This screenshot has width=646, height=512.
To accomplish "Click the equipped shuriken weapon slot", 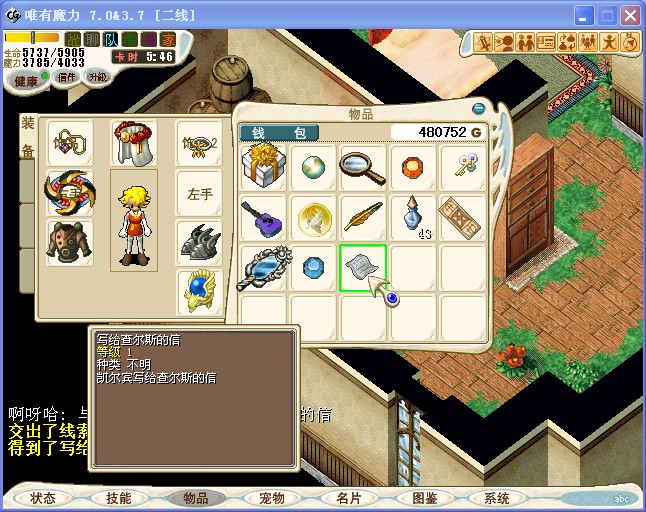I will point(69,192).
